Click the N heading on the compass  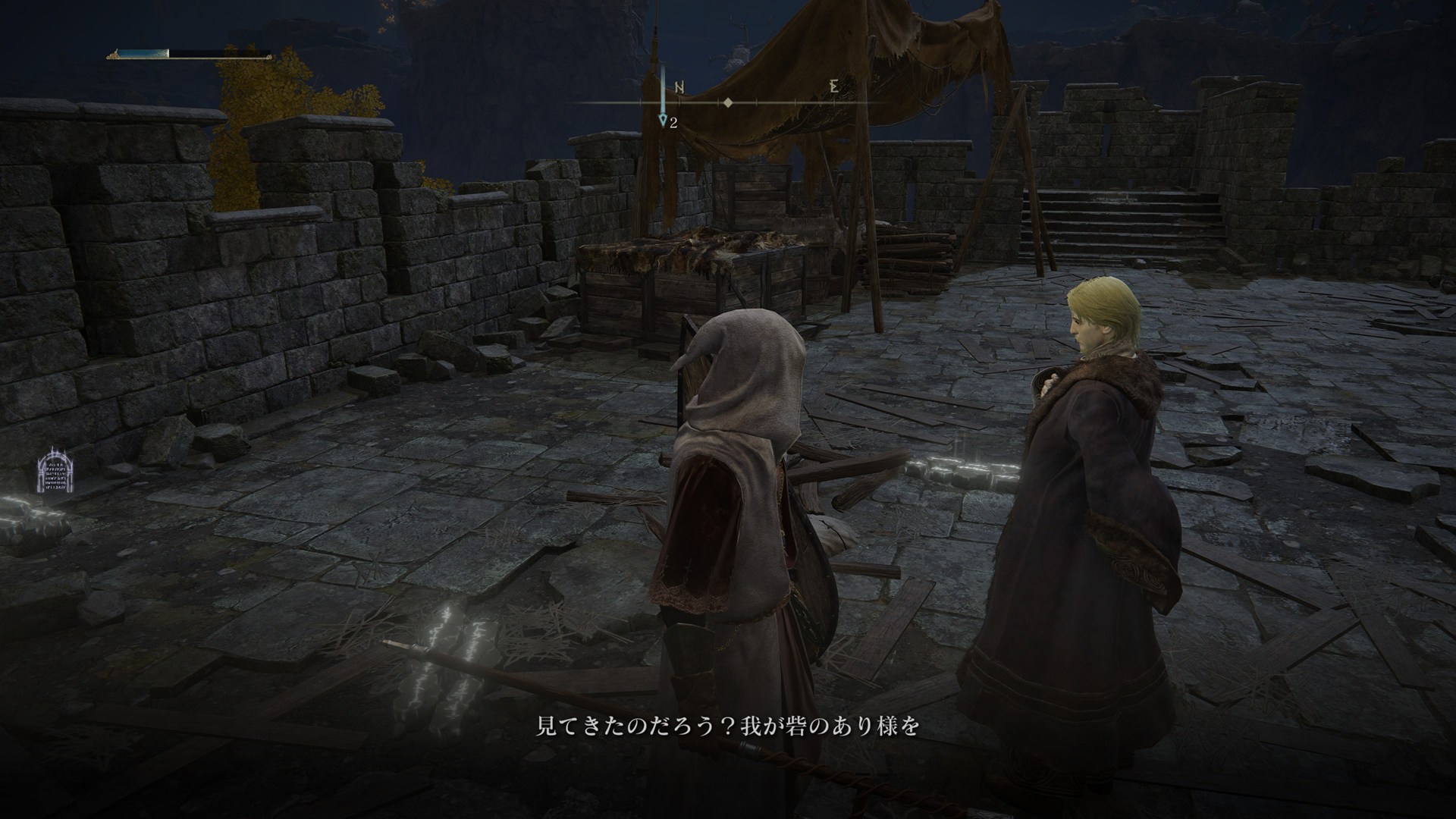pyautogui.click(x=679, y=87)
